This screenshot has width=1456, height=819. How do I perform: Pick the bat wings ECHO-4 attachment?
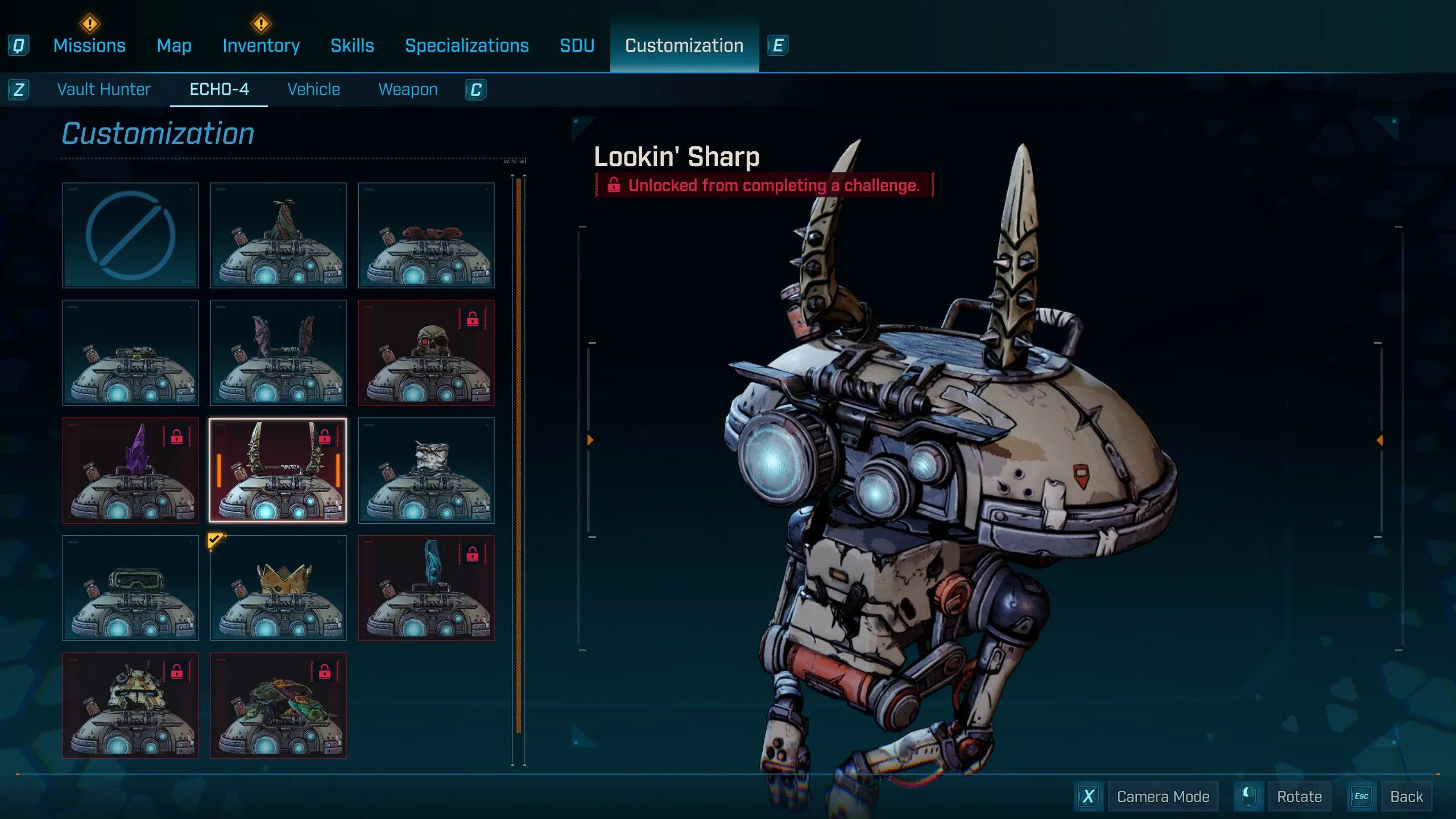tap(278, 353)
